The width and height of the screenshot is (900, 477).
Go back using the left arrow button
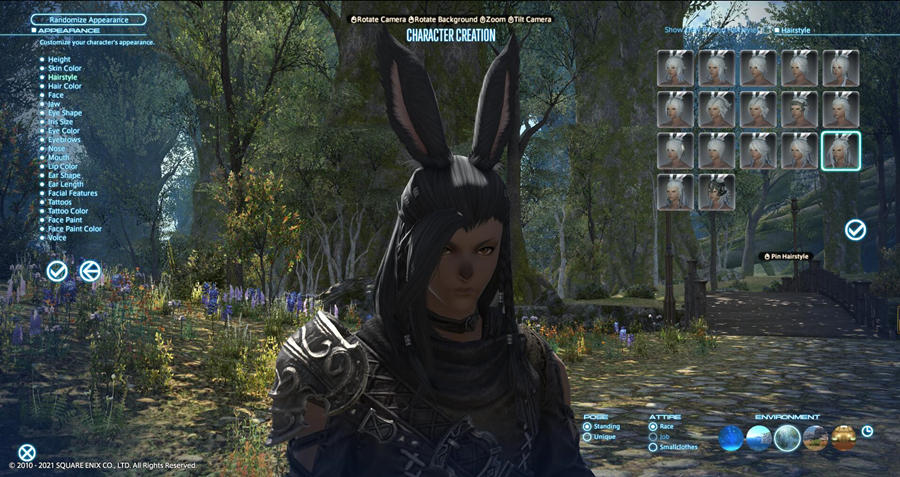90,270
